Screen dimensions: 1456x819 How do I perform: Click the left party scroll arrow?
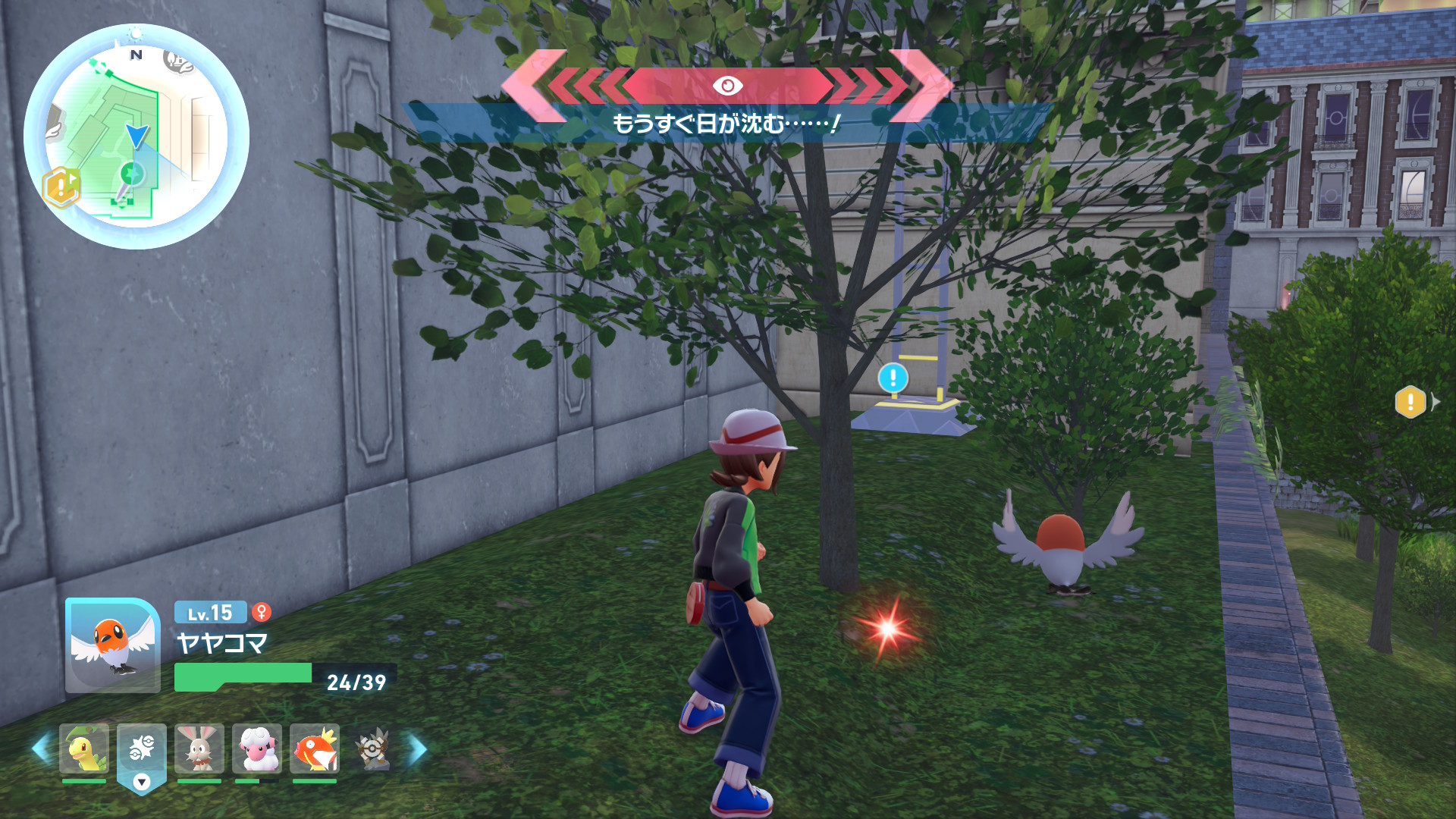click(x=41, y=749)
